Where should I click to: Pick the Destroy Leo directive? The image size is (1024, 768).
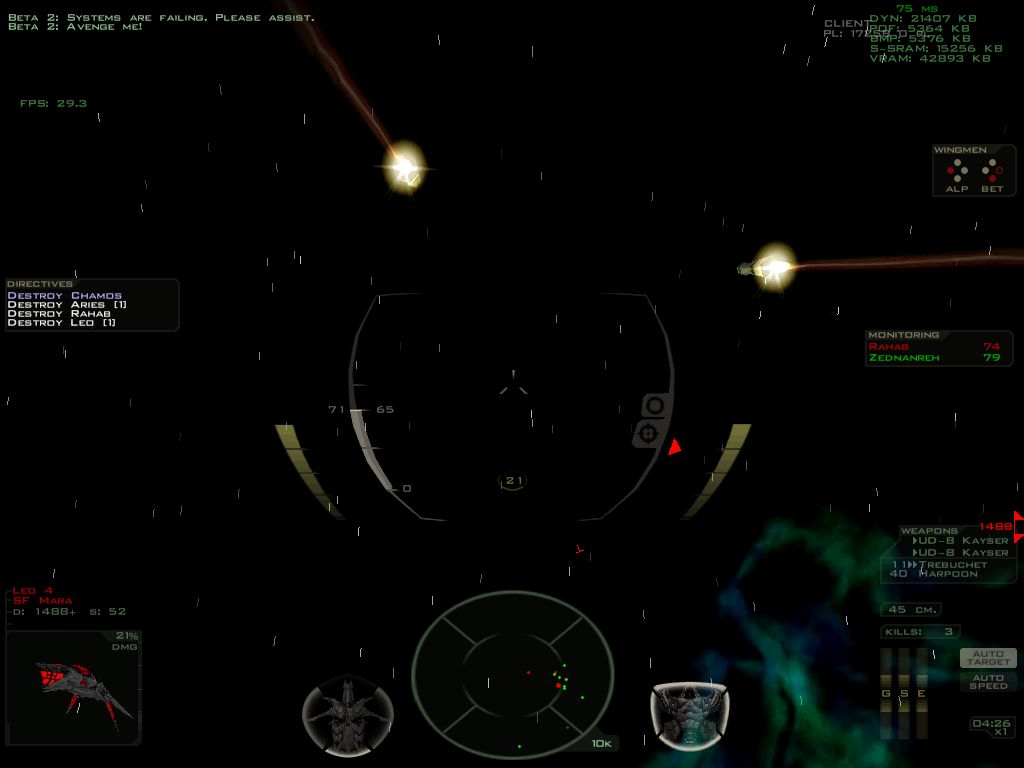pyautogui.click(x=62, y=323)
